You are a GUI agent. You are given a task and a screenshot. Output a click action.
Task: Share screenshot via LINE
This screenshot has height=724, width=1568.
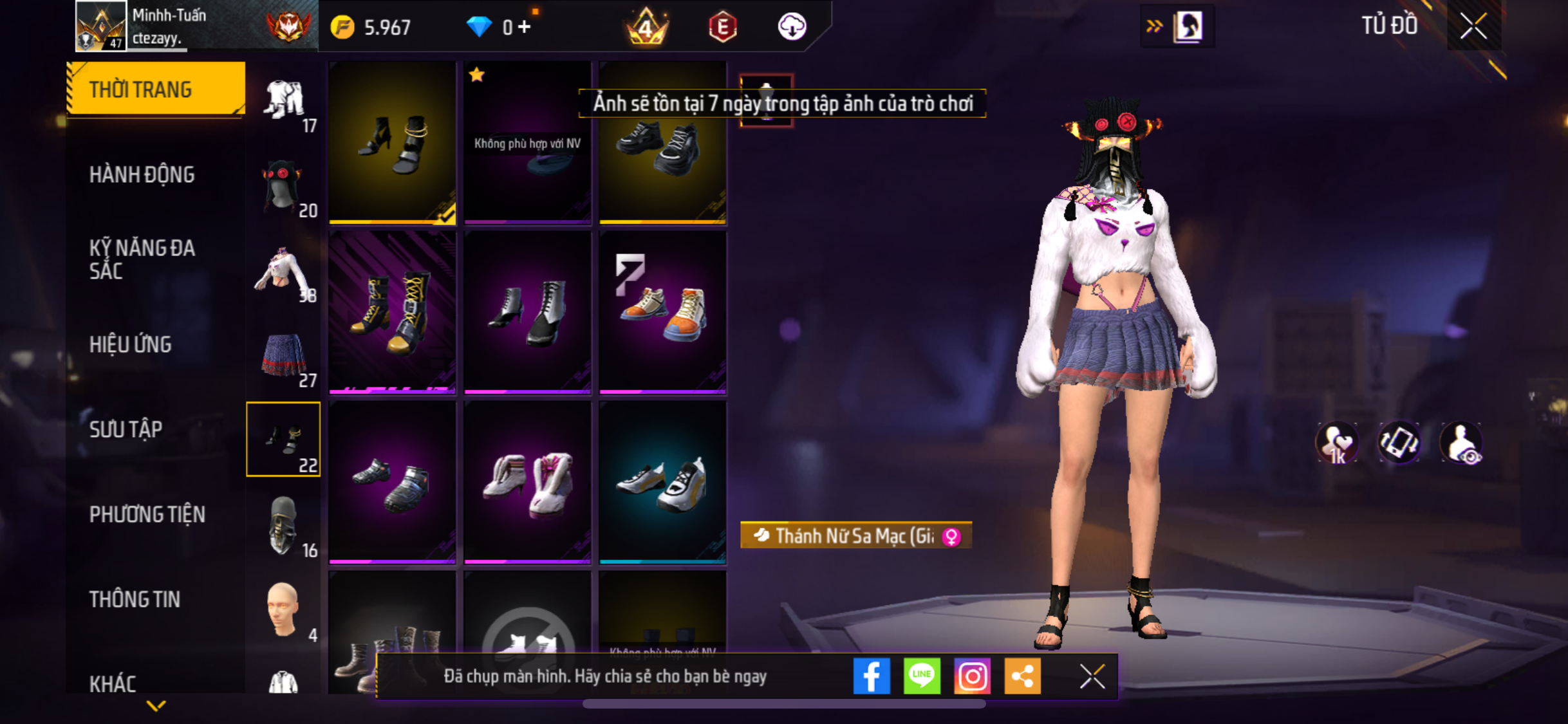tap(922, 676)
